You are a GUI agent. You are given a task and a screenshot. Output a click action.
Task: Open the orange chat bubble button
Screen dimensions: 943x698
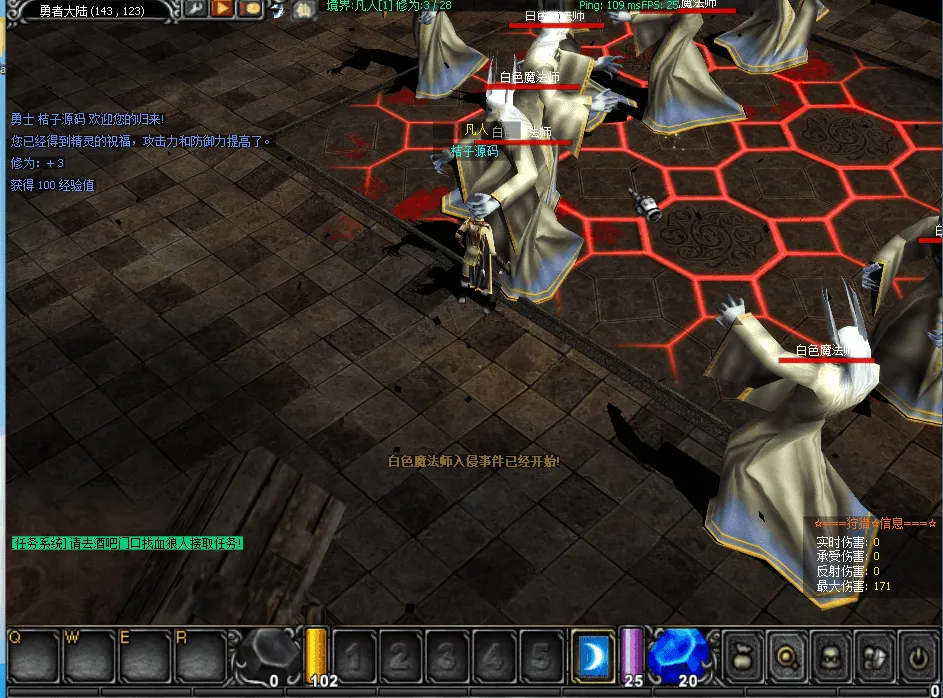point(250,9)
